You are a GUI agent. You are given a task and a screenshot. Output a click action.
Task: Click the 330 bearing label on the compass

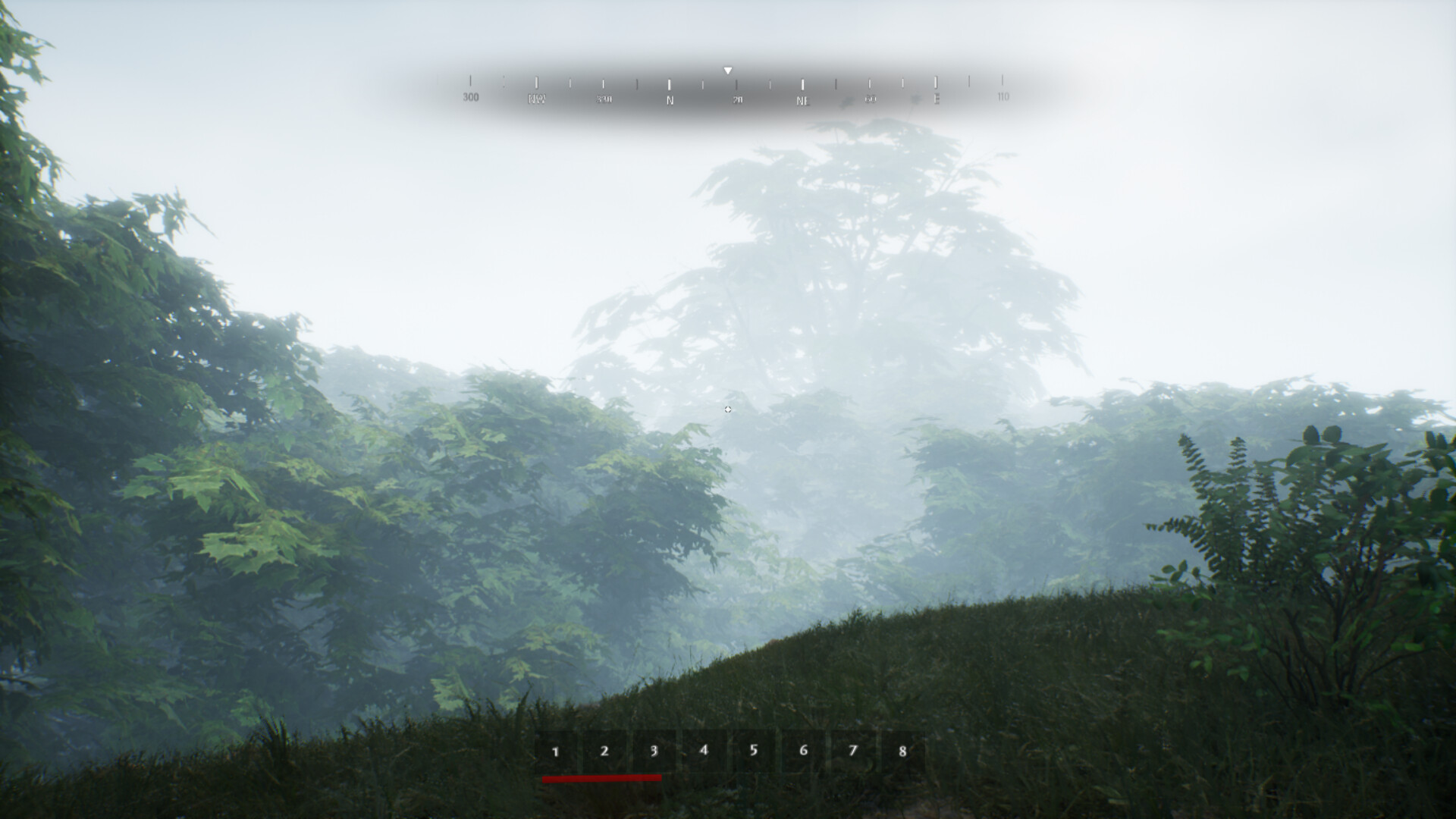tap(604, 98)
